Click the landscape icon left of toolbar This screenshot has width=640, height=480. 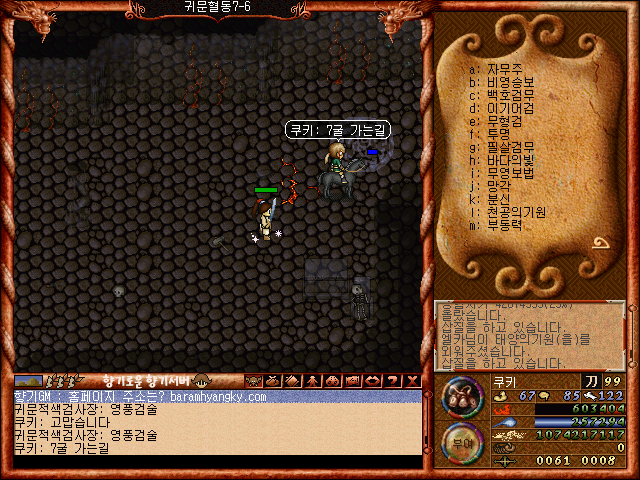coord(28,381)
